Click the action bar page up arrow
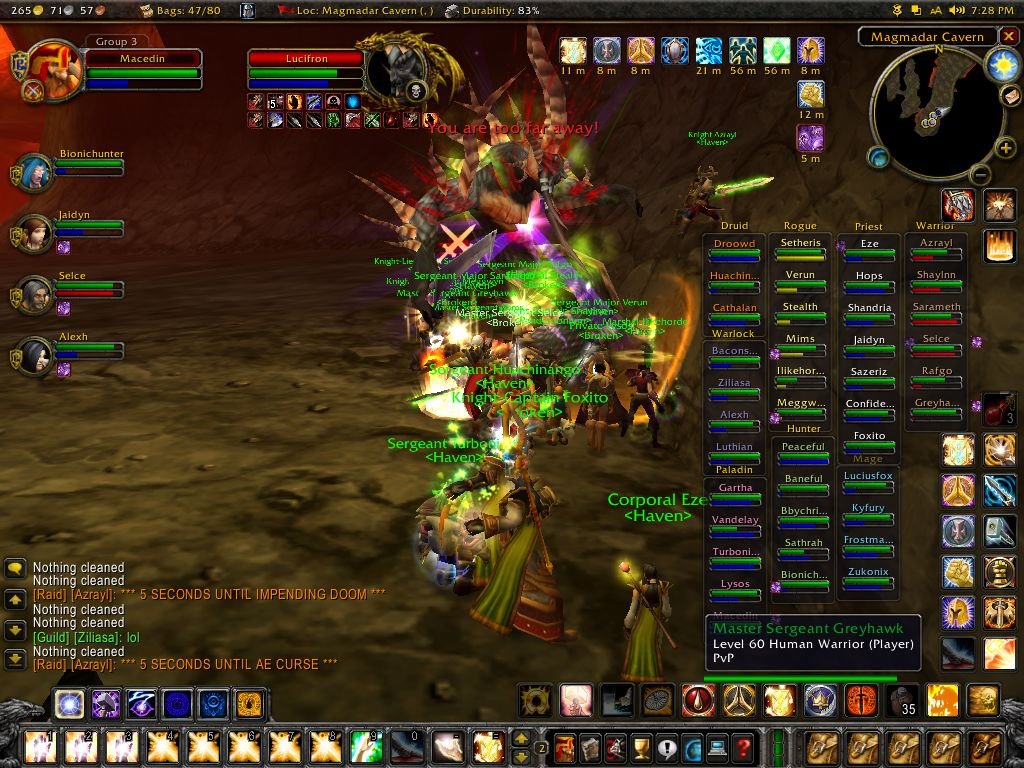The image size is (1024, 768). tap(520, 738)
